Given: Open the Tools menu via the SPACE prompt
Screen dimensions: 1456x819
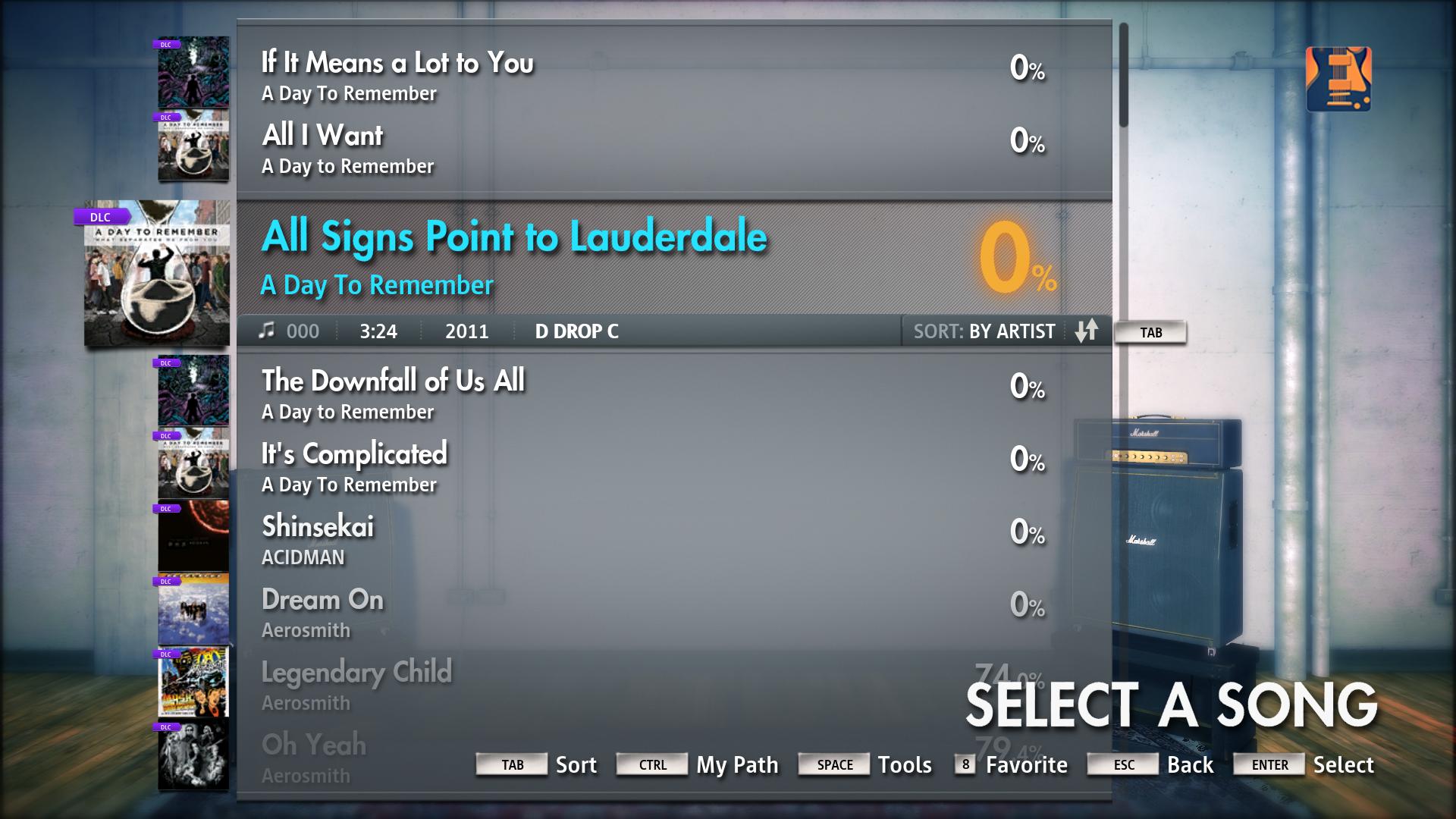Looking at the screenshot, I should click(834, 765).
